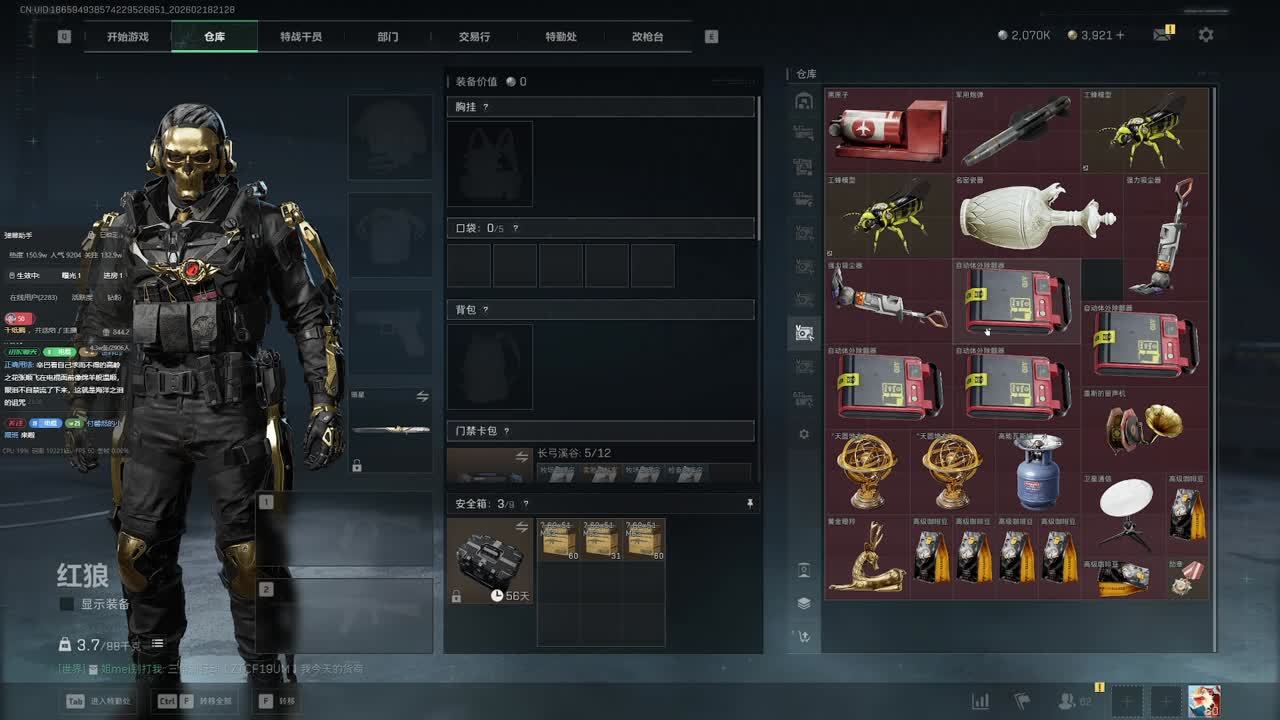Select the gramophone item
This screenshot has width=1280, height=720.
click(1144, 428)
